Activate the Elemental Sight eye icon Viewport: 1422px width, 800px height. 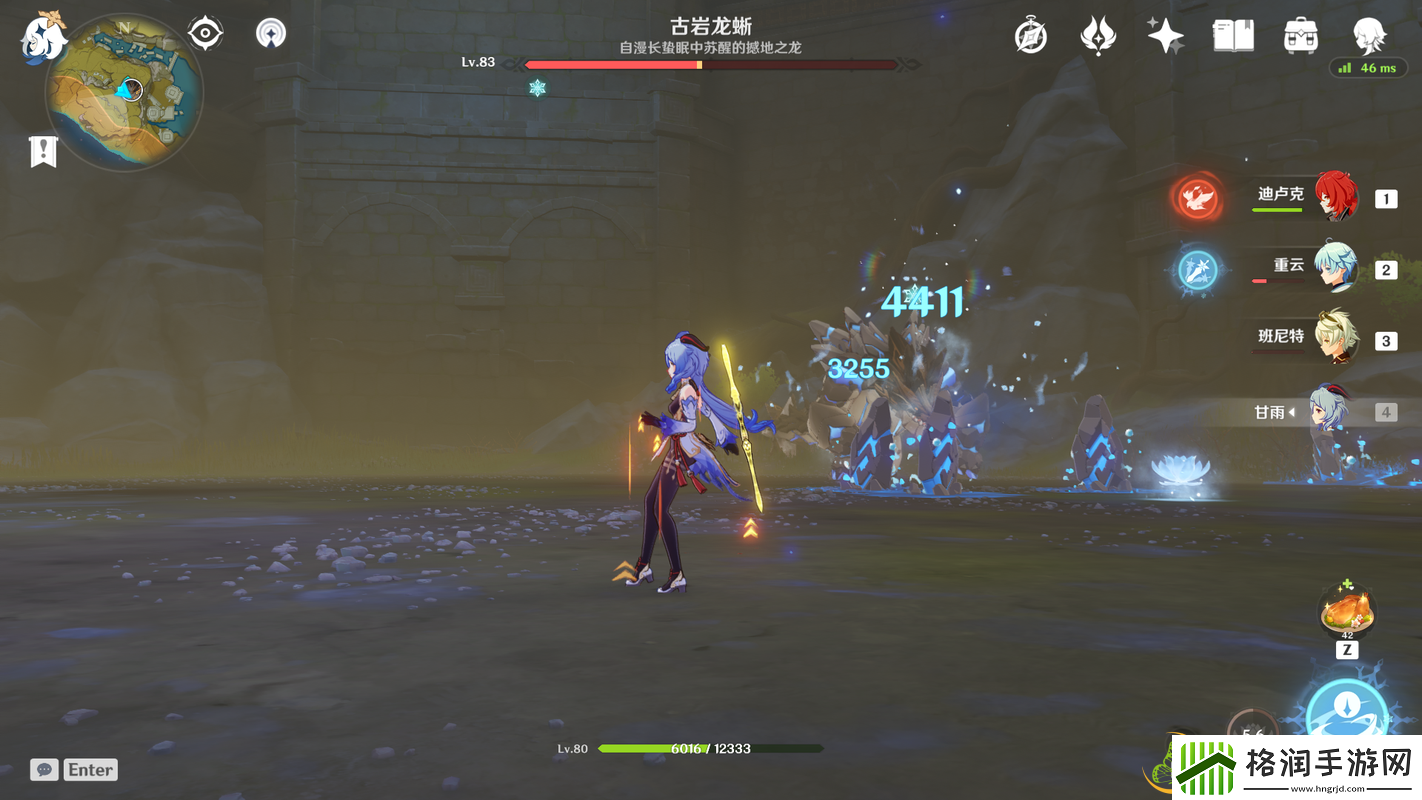pyautogui.click(x=204, y=31)
